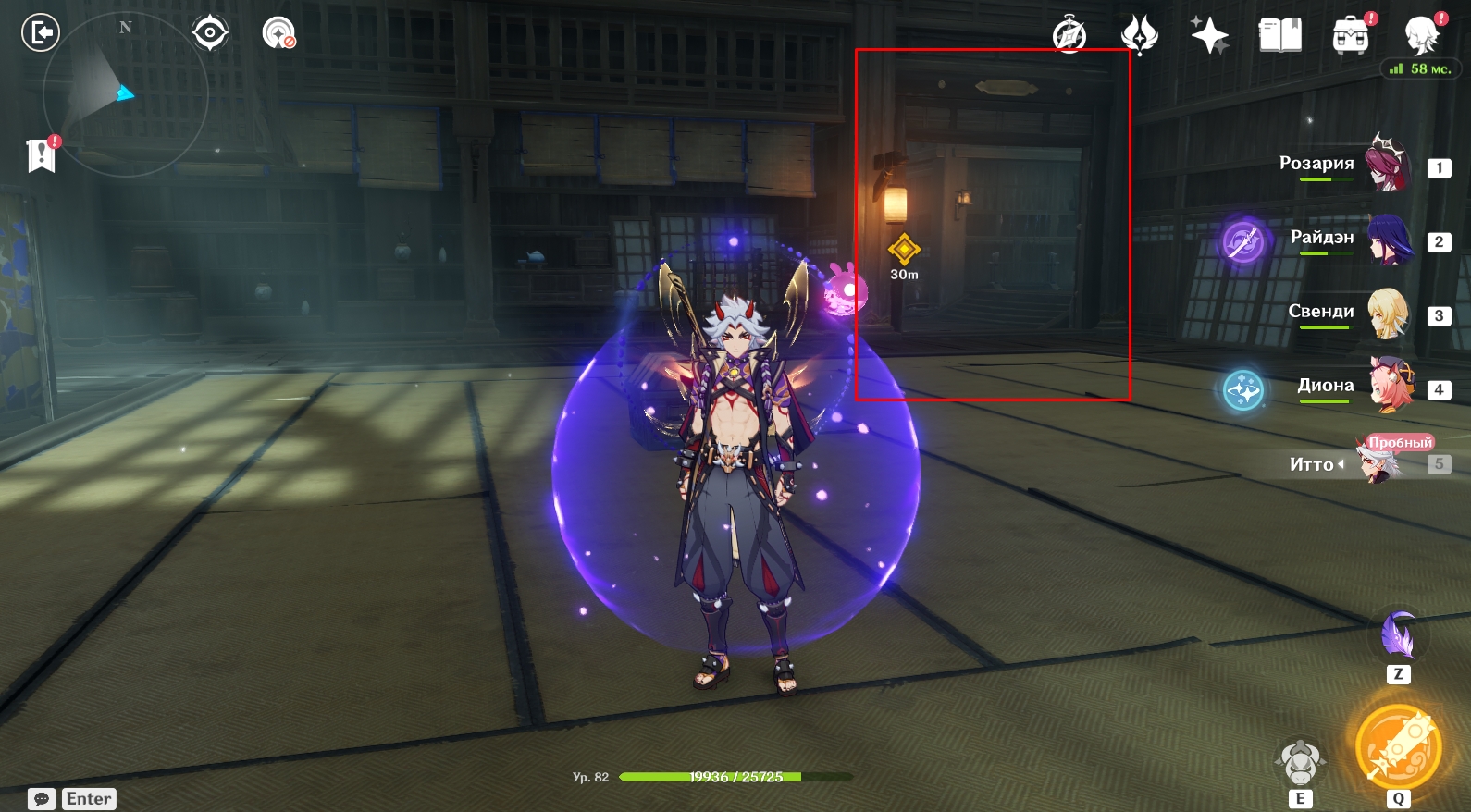Open the compass adventure icon
The image size is (1471, 812).
[x=1069, y=35]
